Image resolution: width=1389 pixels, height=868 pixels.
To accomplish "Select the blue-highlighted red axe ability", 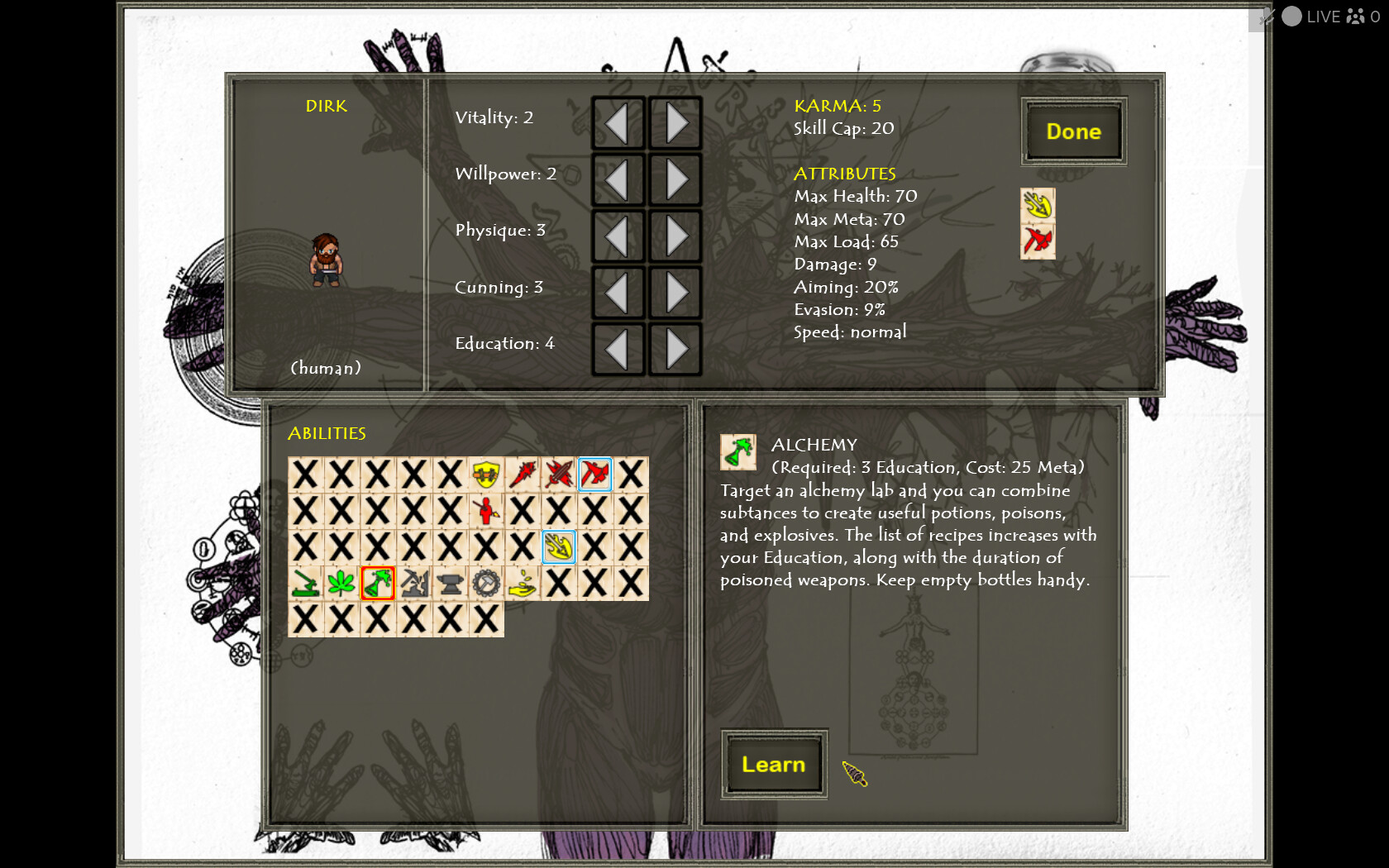I will pos(595,475).
